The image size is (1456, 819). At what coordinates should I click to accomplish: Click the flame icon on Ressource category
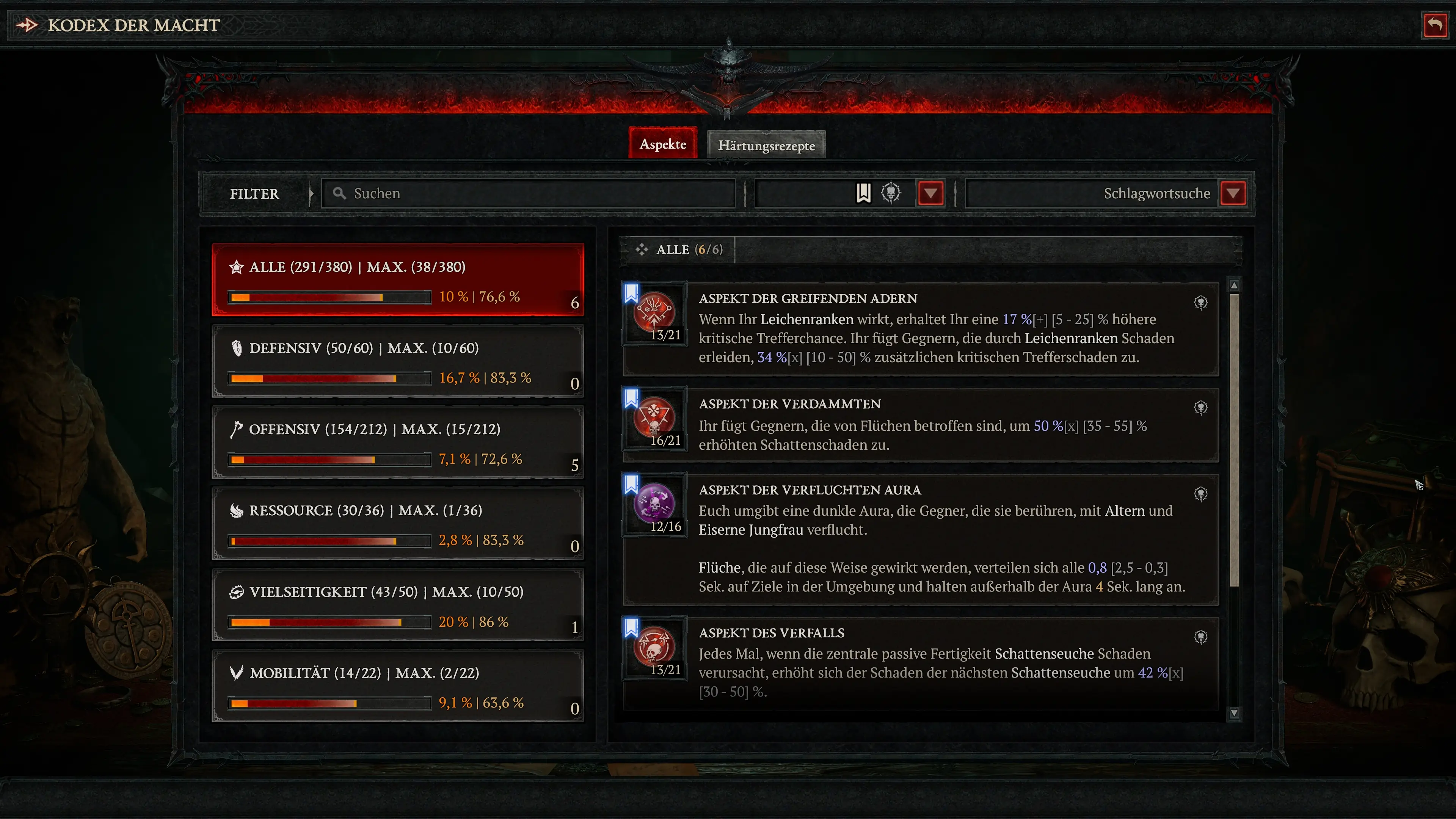tap(237, 510)
